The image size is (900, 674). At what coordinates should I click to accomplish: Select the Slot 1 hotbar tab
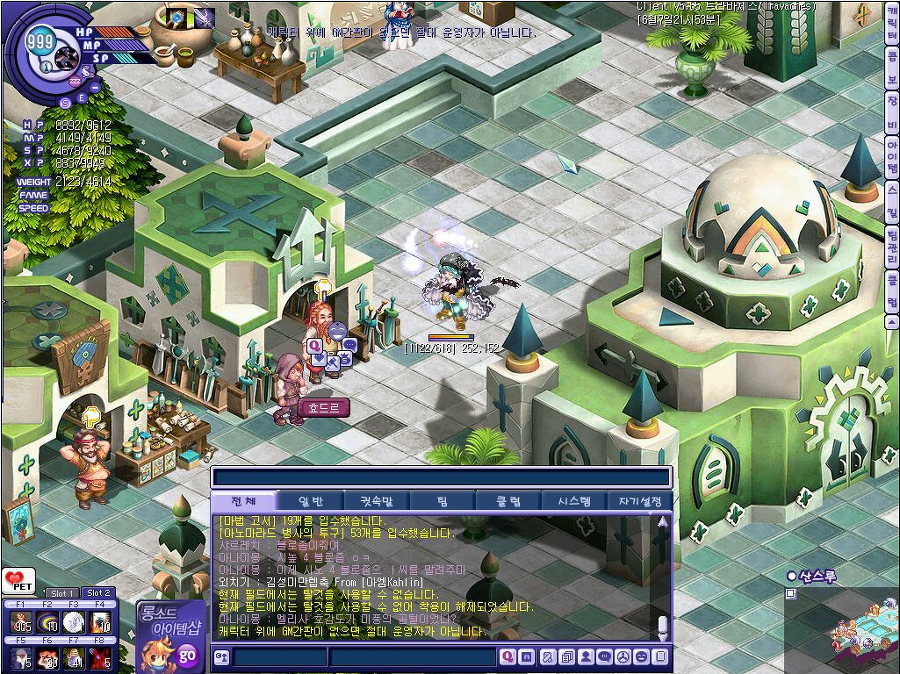coord(62,593)
